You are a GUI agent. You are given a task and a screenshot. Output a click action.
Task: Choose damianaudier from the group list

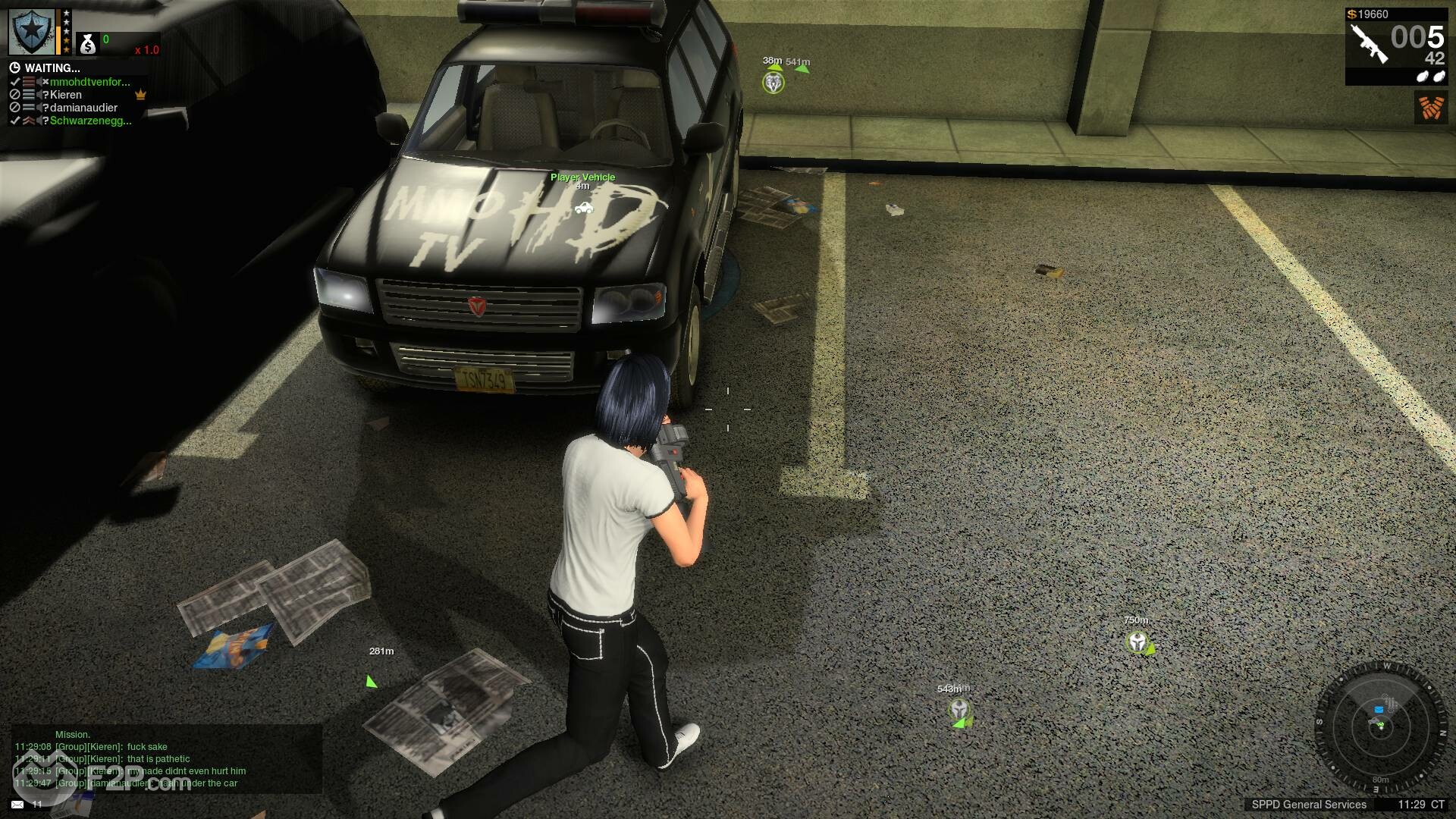pyautogui.click(x=83, y=108)
